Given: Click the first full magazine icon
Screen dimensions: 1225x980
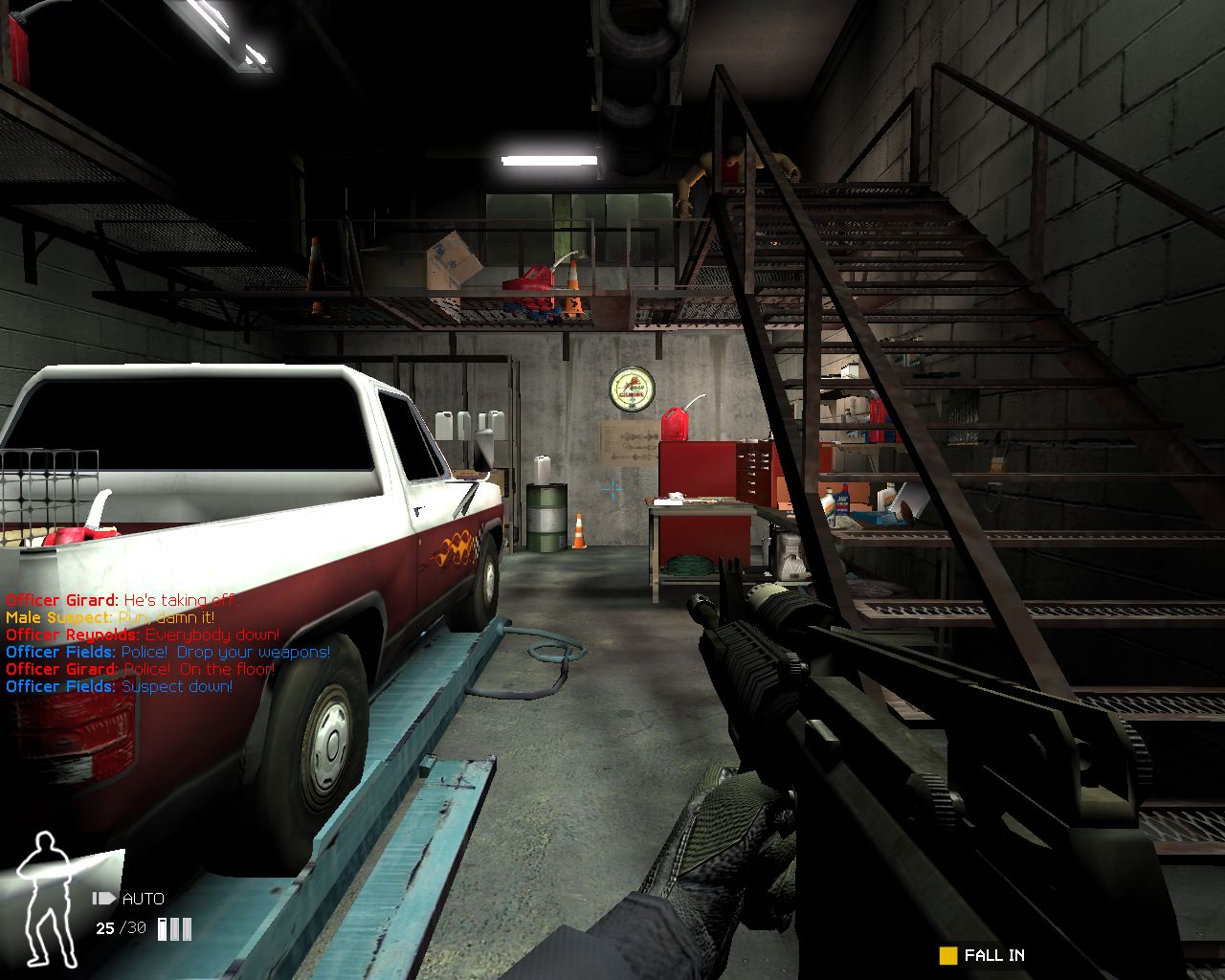Looking at the screenshot, I should 161,928.
